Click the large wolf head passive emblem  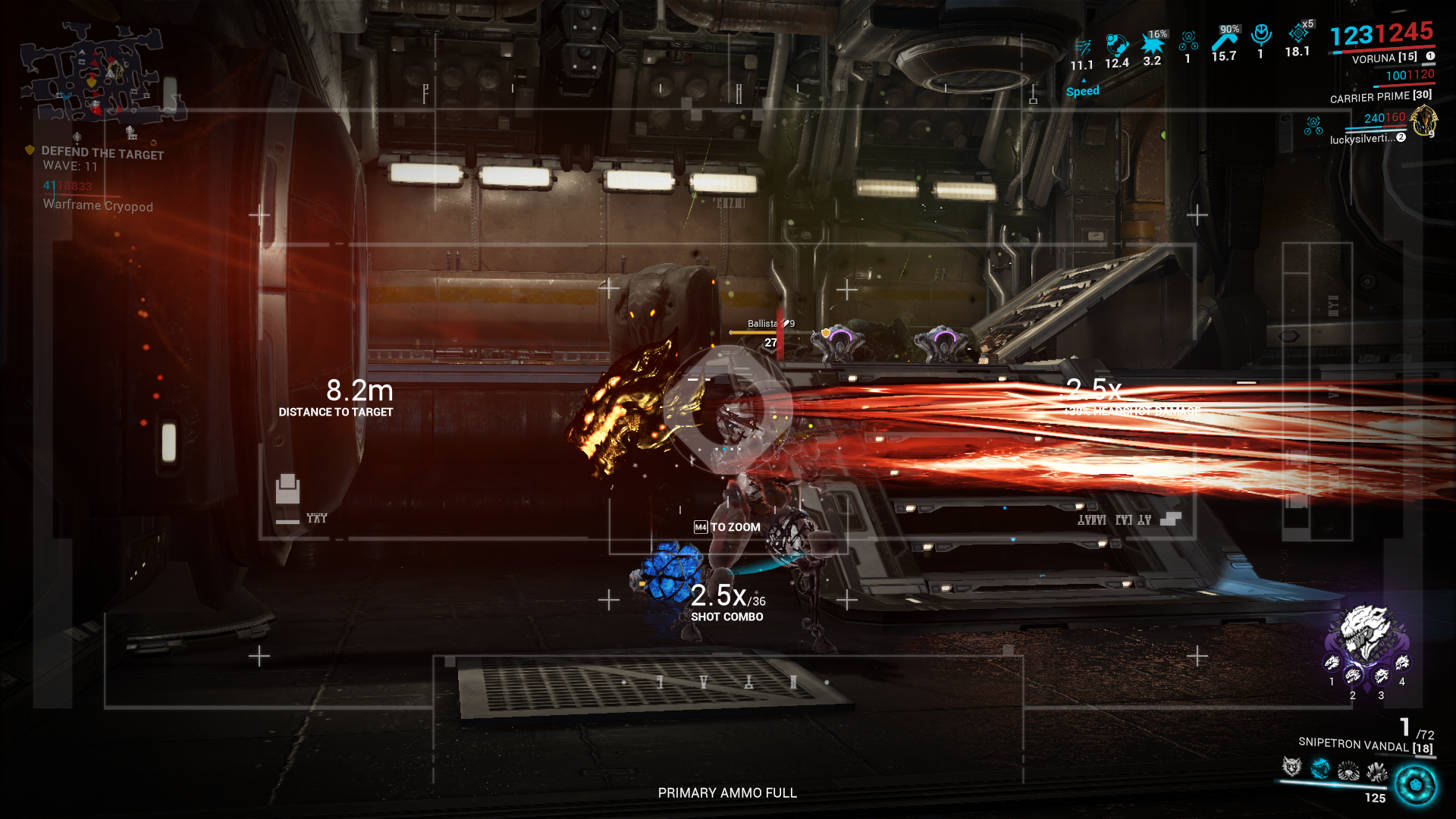coord(1365,631)
